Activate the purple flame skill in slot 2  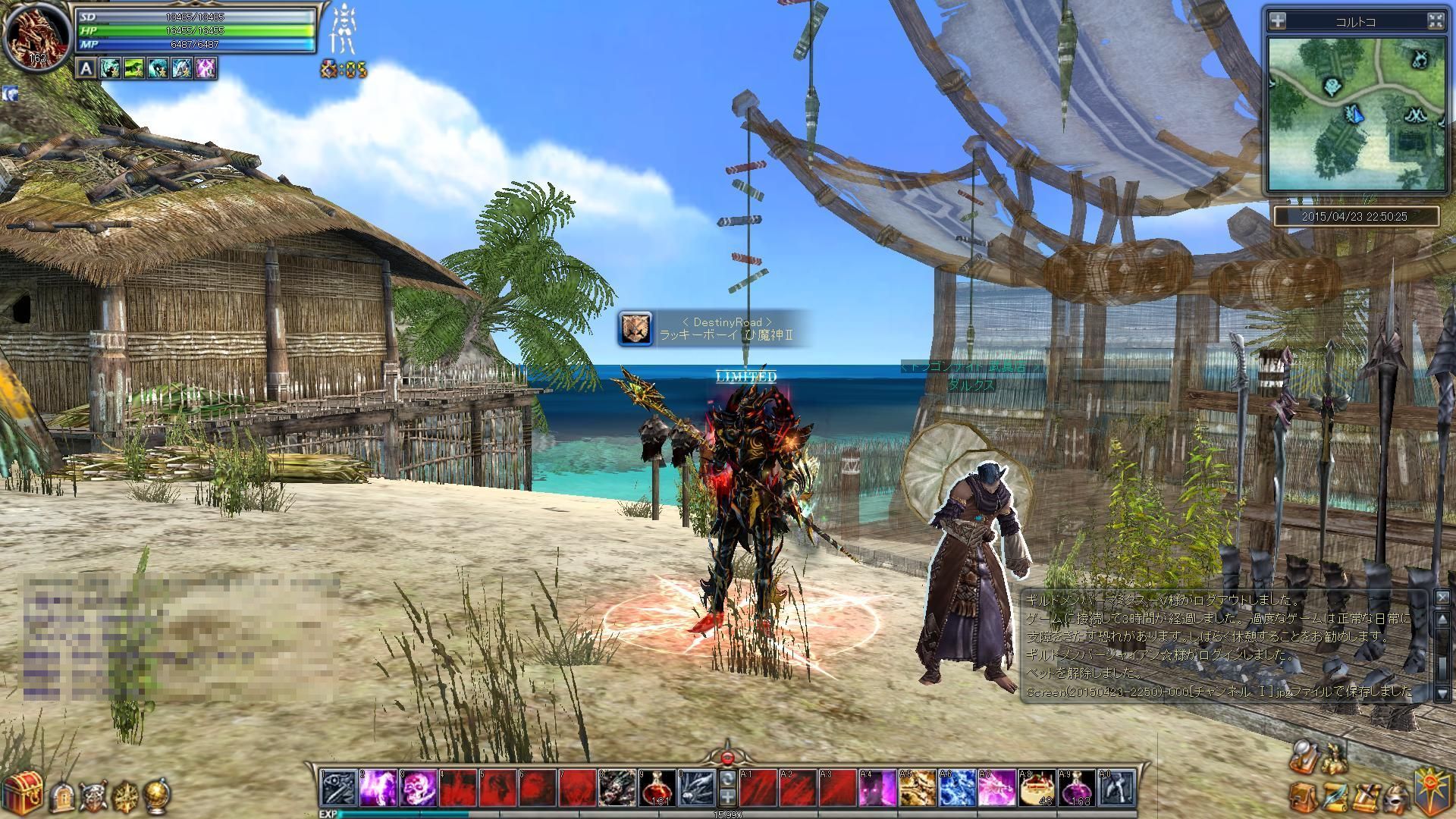coord(379,788)
